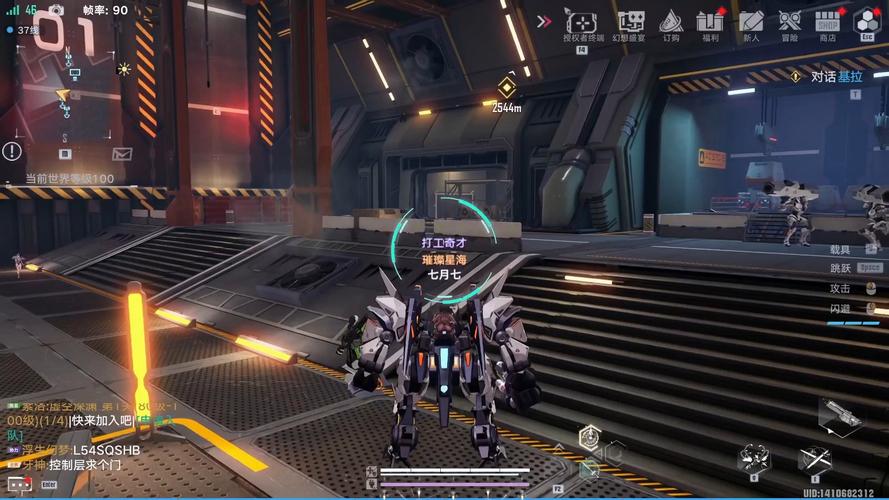The width and height of the screenshot is (889, 500).
Task: Open the 新人 newcomer menu
Action: (750, 22)
